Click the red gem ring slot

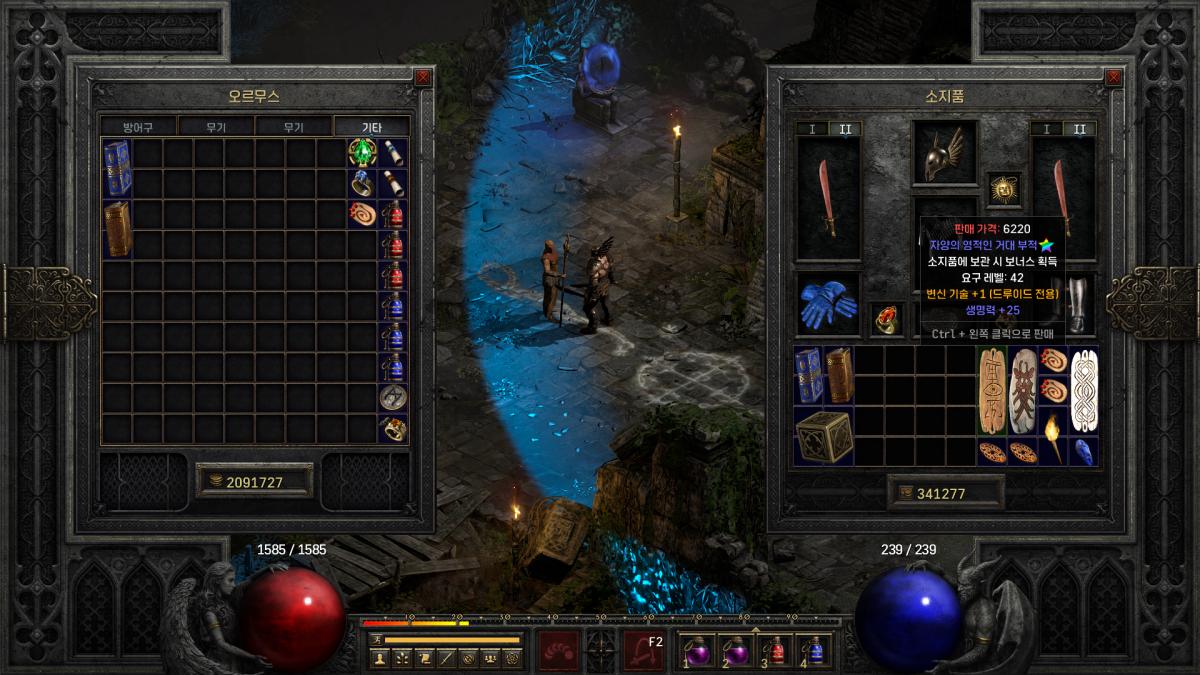pyautogui.click(x=886, y=319)
